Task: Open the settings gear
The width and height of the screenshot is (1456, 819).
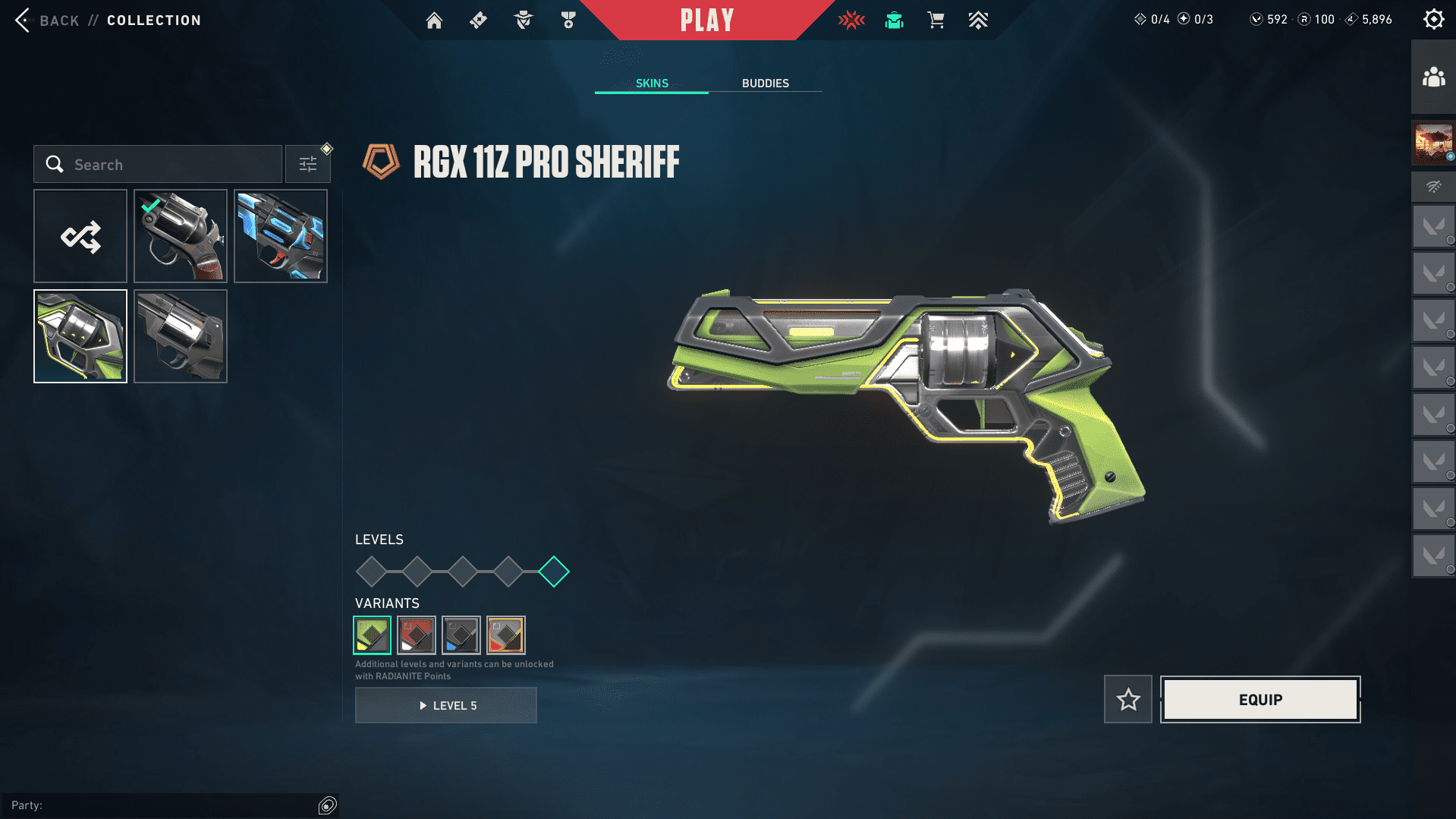Action: (1433, 20)
